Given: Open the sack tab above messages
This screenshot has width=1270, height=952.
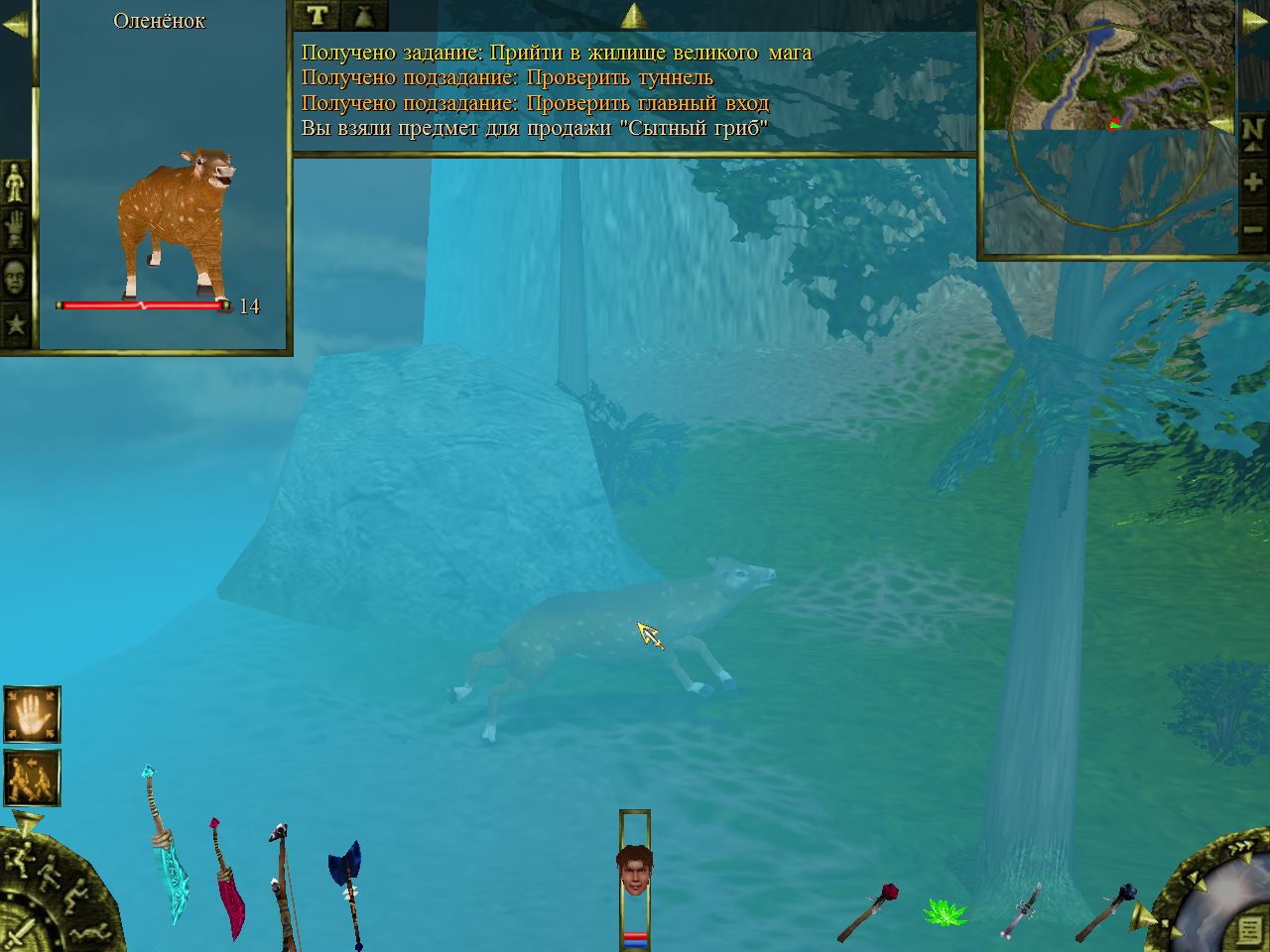Looking at the screenshot, I should pyautogui.click(x=364, y=15).
